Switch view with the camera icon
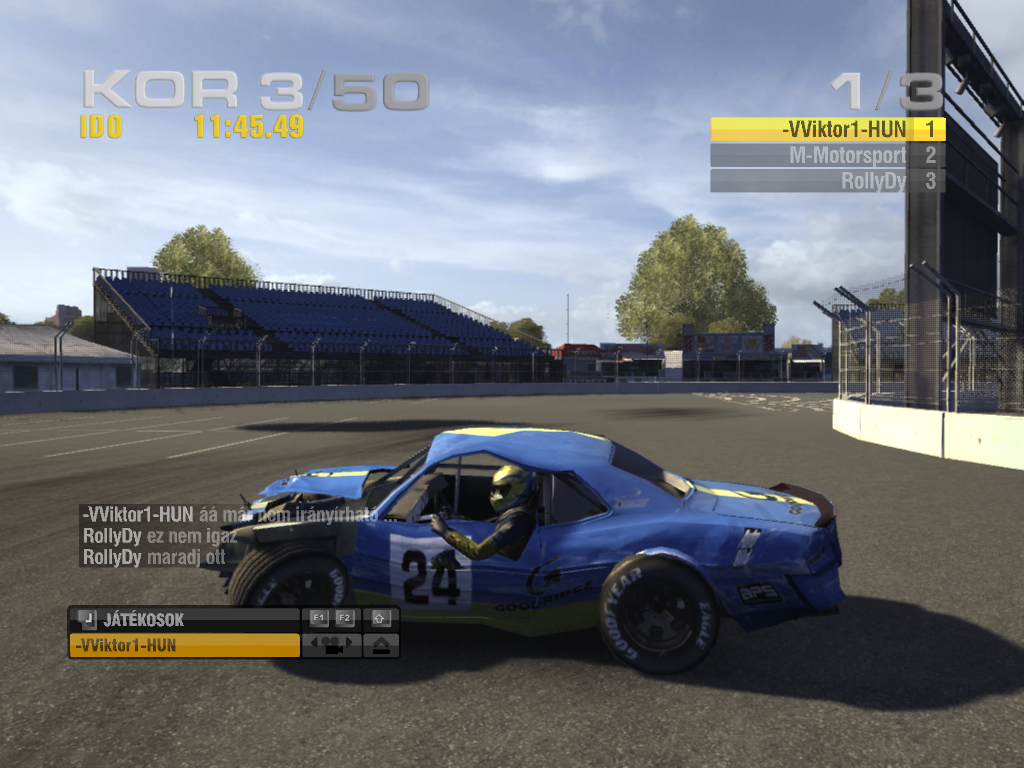Screen dimensions: 1024x768 [333, 646]
